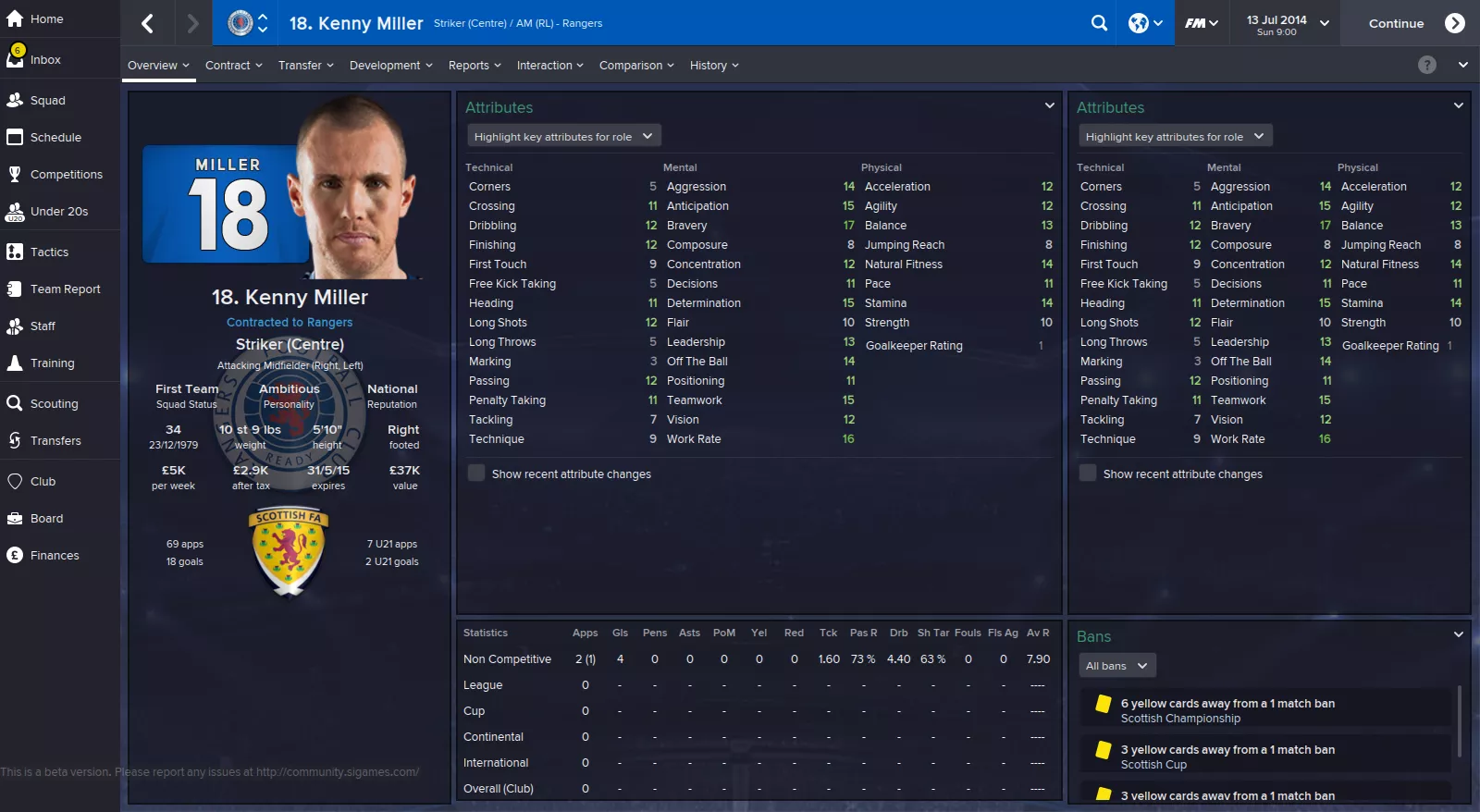The width and height of the screenshot is (1480, 812).
Task: Open the FM menu dropdown
Action: click(x=1202, y=23)
